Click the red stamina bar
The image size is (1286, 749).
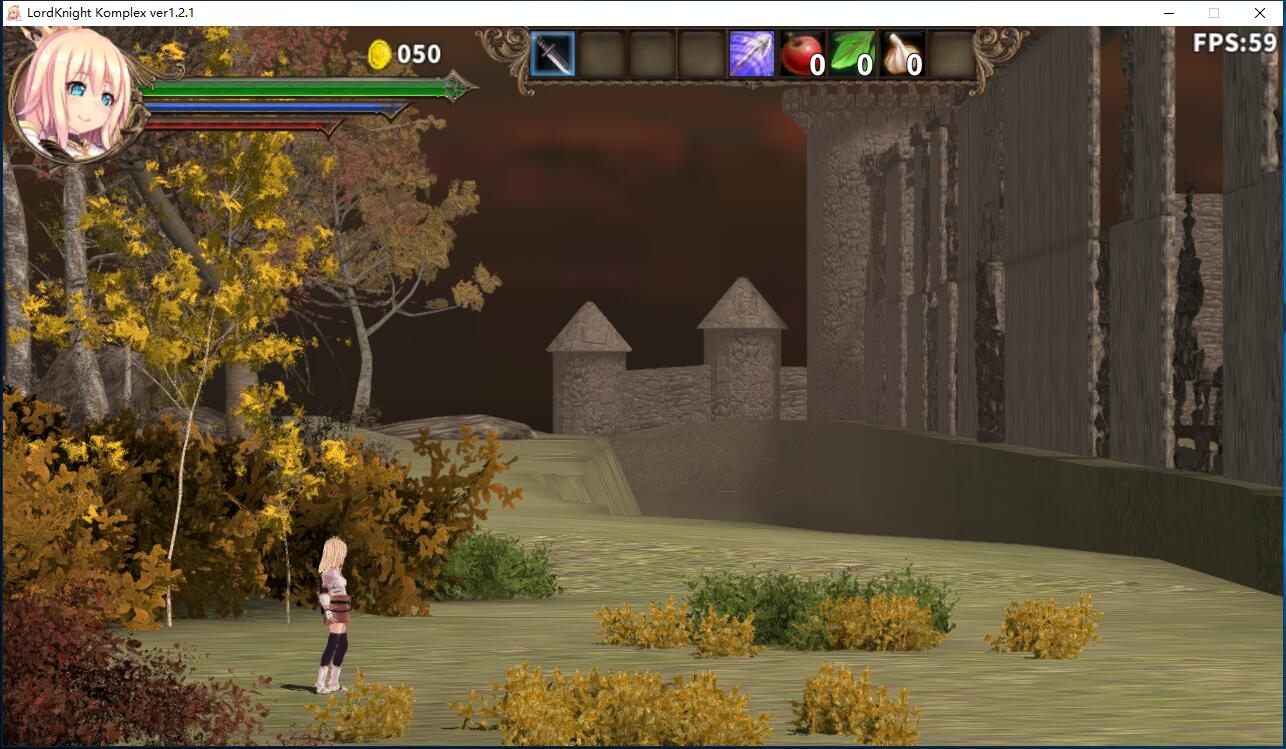[x=250, y=126]
